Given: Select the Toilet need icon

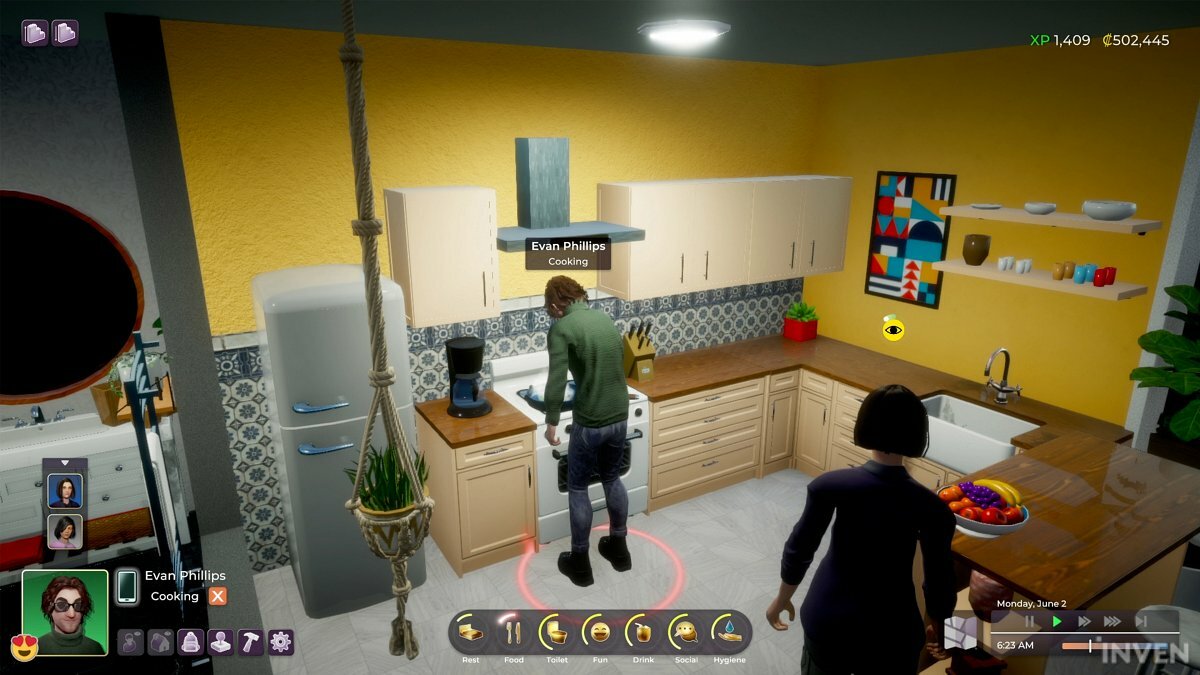Looking at the screenshot, I should 557,633.
